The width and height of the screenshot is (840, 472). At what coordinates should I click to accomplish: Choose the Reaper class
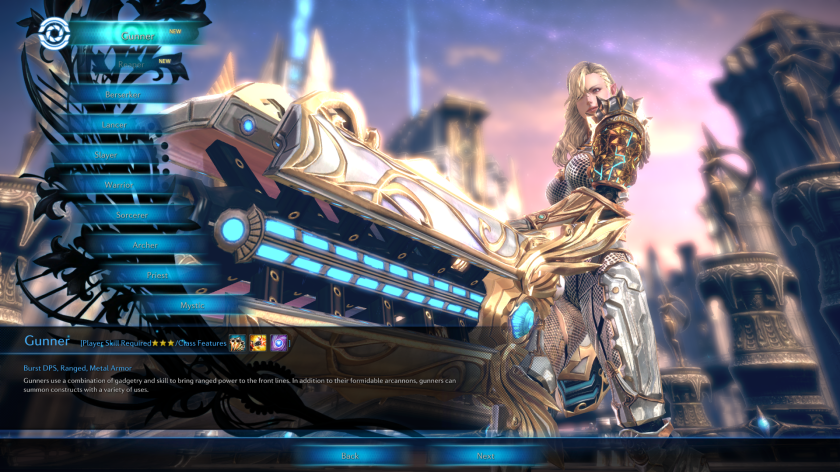[x=133, y=64]
